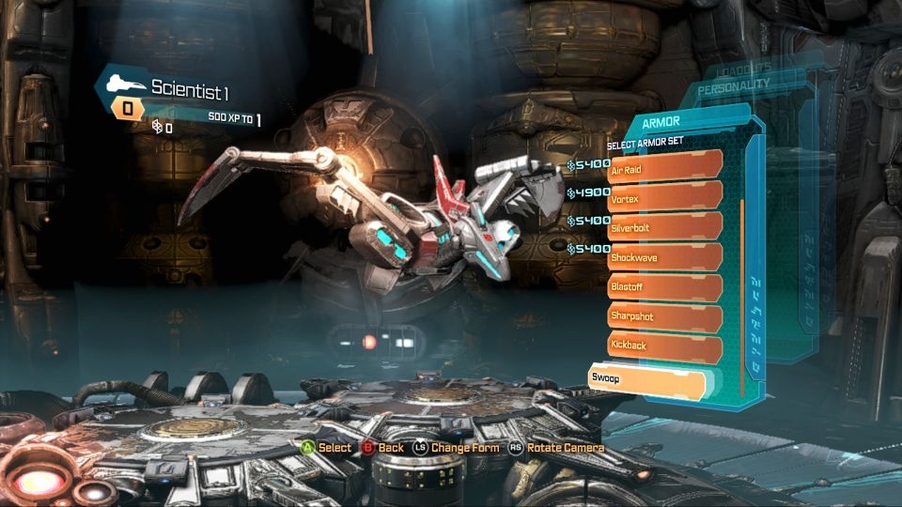Choose the Blastoff armor set
This screenshot has height=507, width=902.
pyautogui.click(x=665, y=286)
